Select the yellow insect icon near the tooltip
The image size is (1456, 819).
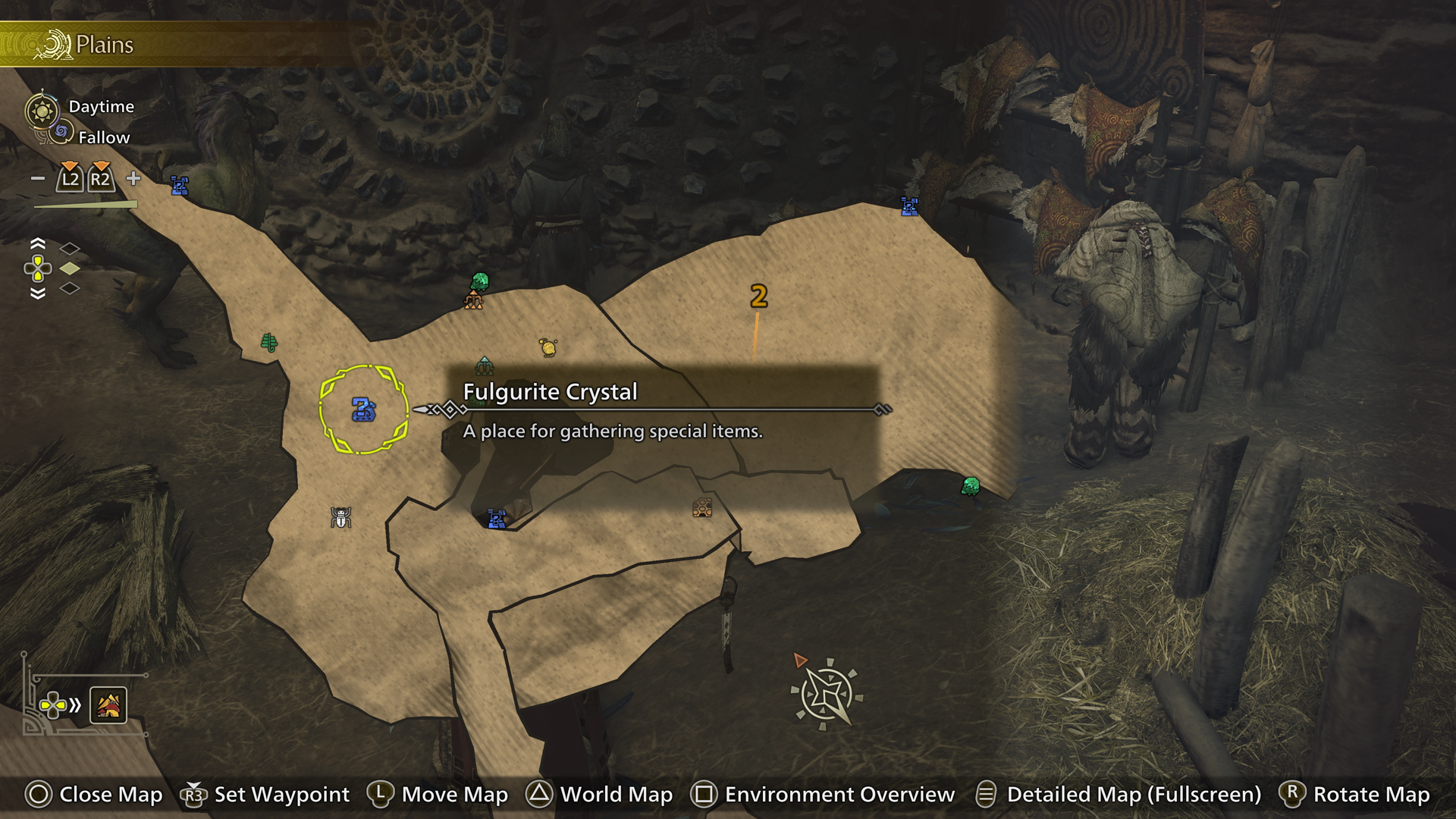(548, 348)
